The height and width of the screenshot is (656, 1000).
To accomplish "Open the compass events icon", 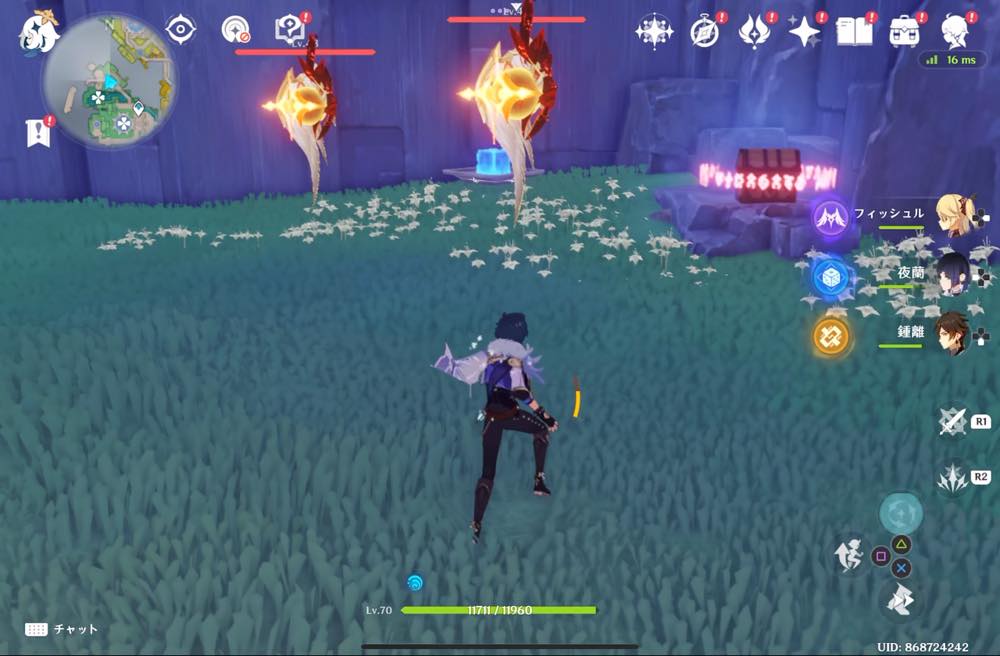I will tap(705, 32).
